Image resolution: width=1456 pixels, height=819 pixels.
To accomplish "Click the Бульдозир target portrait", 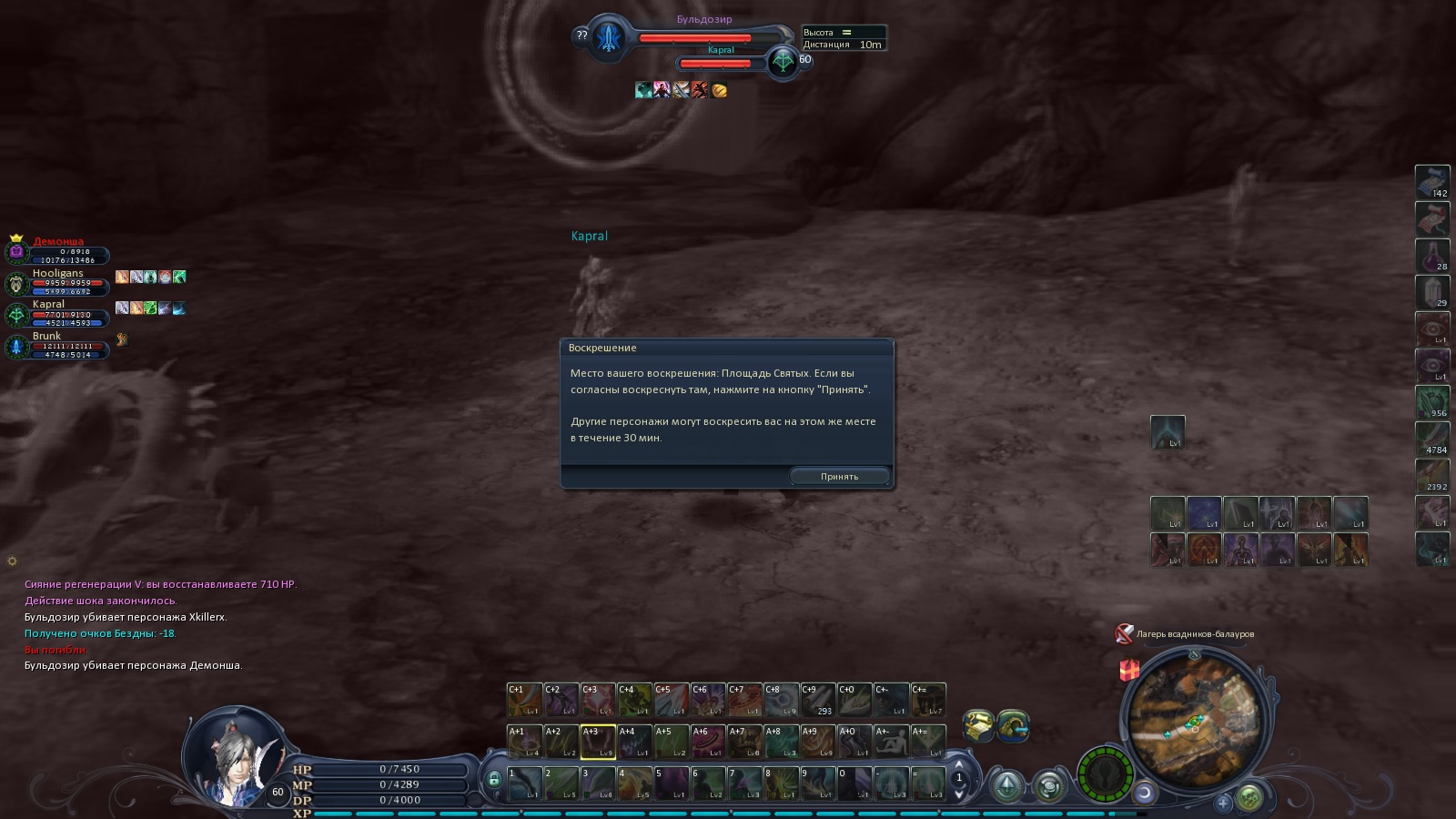I will click(608, 38).
